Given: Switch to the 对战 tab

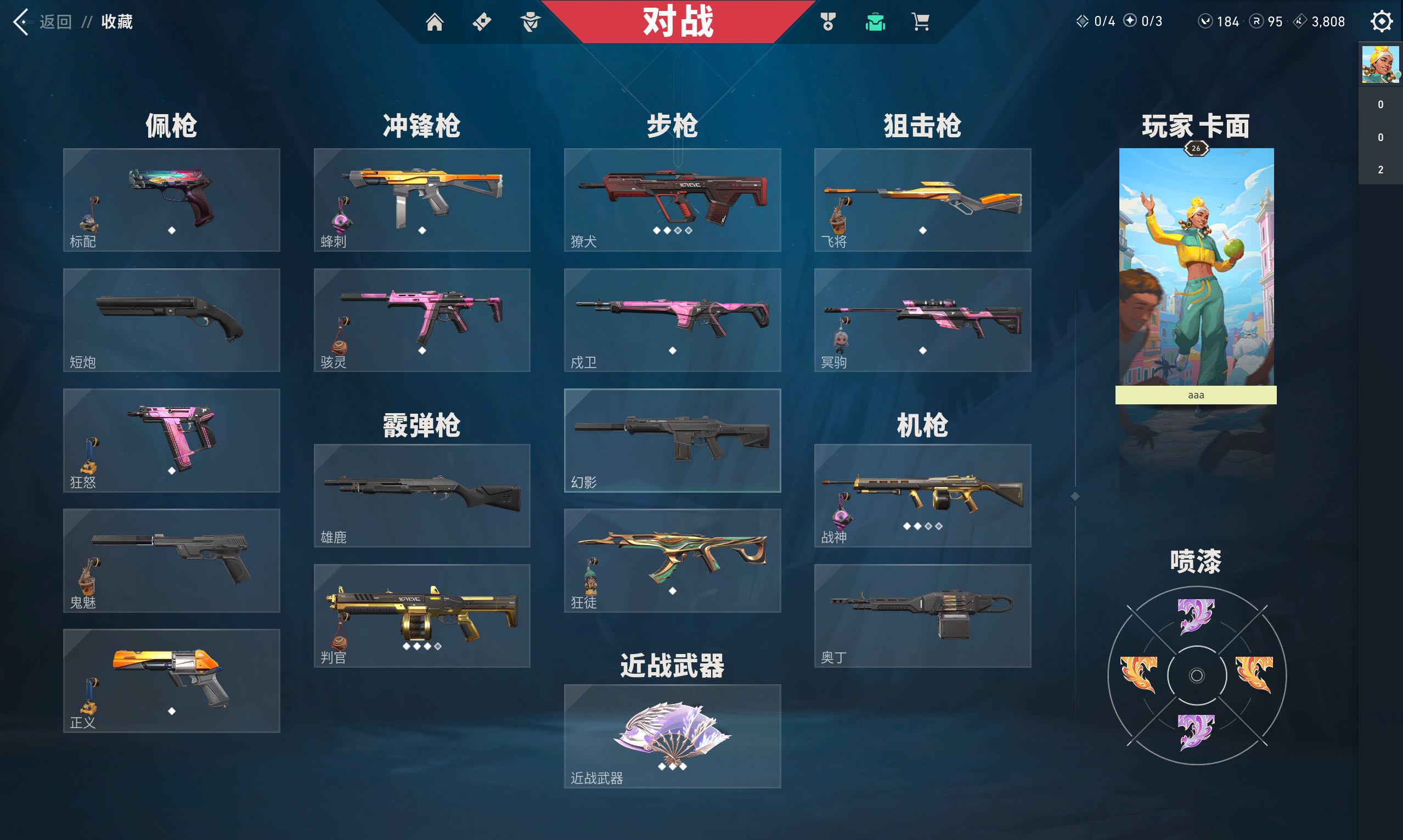Looking at the screenshot, I should click(x=677, y=22).
